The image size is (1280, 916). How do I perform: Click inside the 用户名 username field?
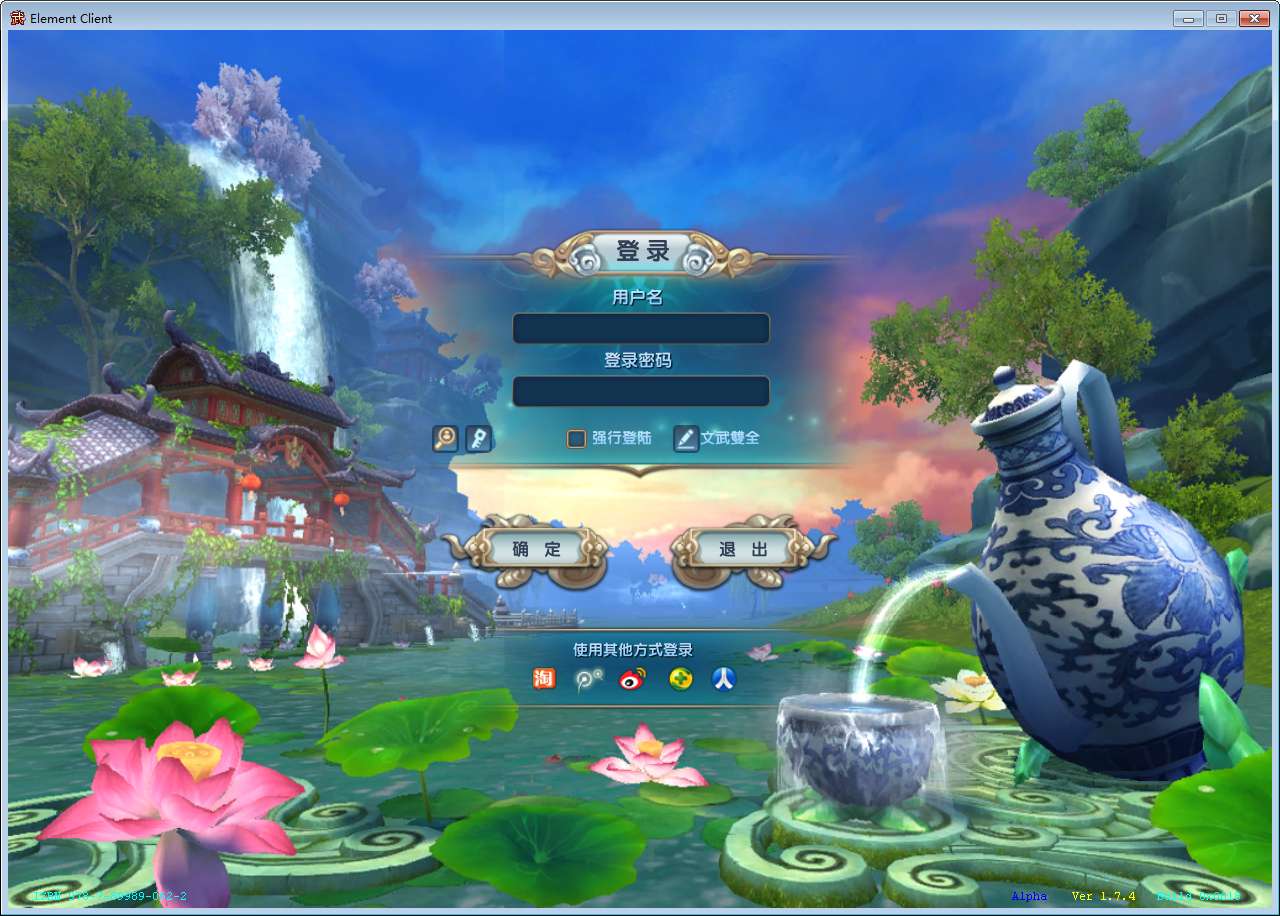640,328
